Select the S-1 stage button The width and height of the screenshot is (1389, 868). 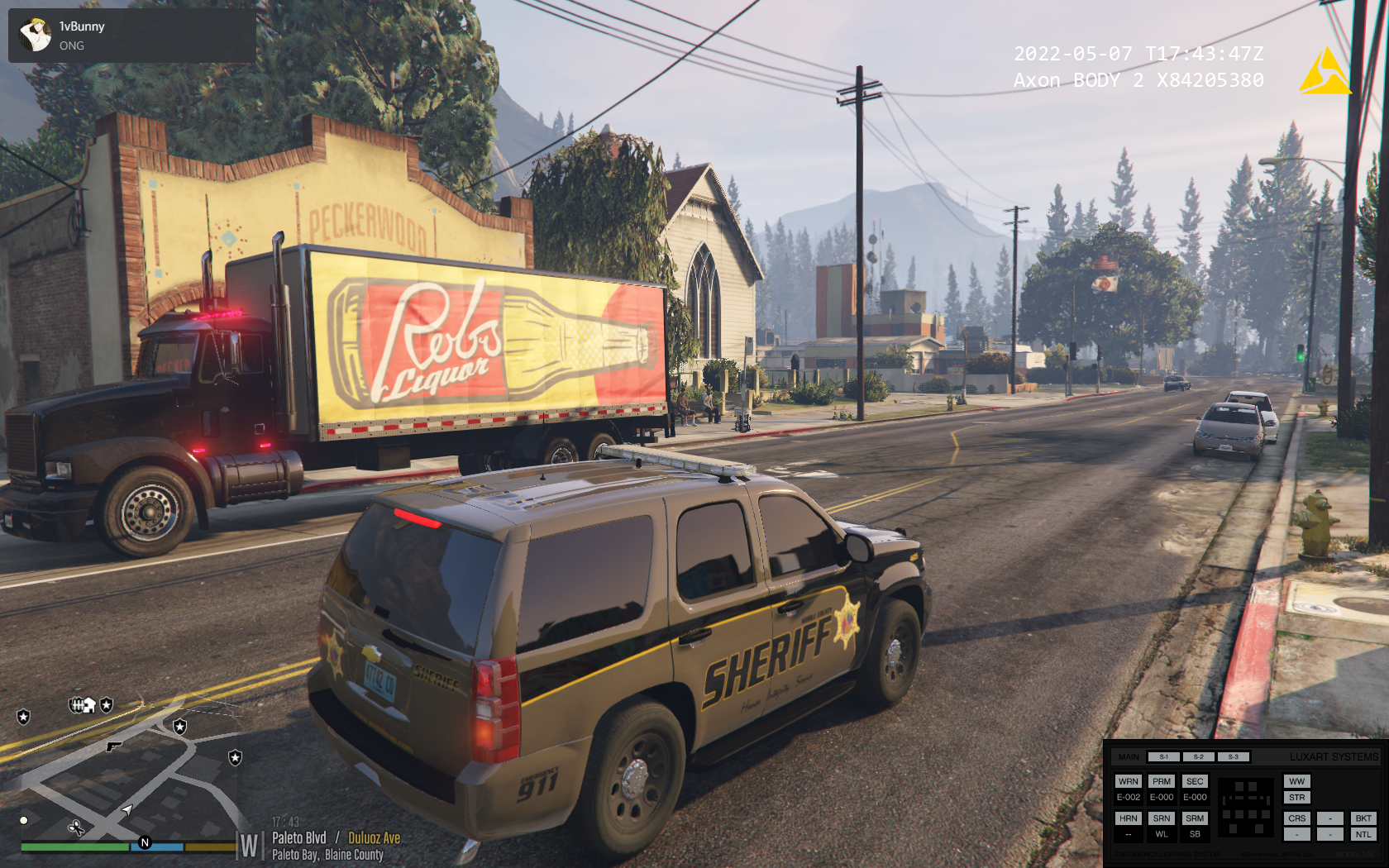[1163, 757]
